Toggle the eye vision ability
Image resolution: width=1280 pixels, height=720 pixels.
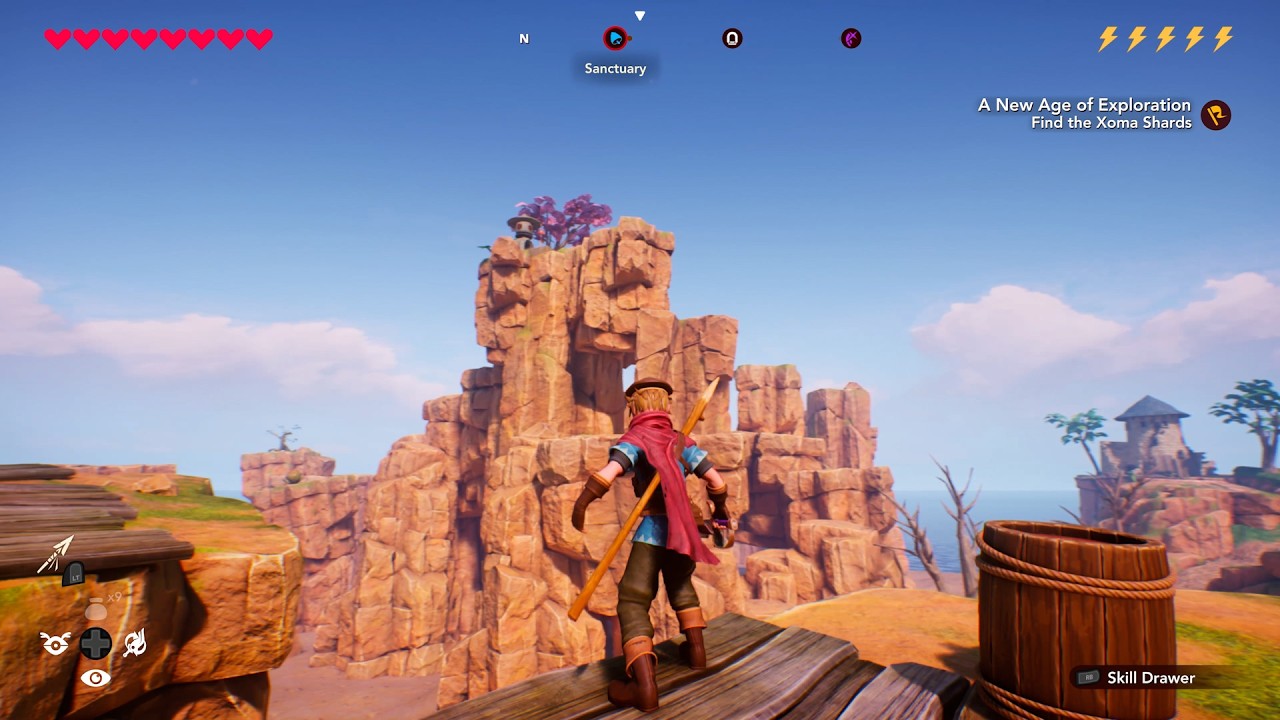point(95,679)
